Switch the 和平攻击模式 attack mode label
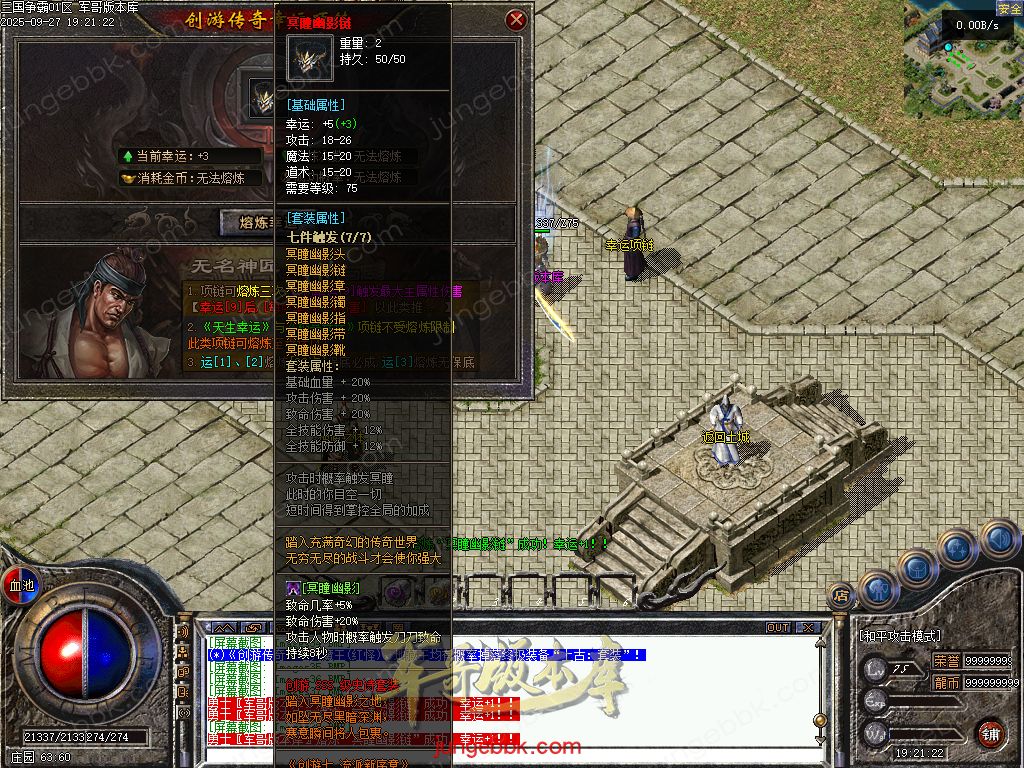This screenshot has width=1024, height=768. click(x=899, y=635)
